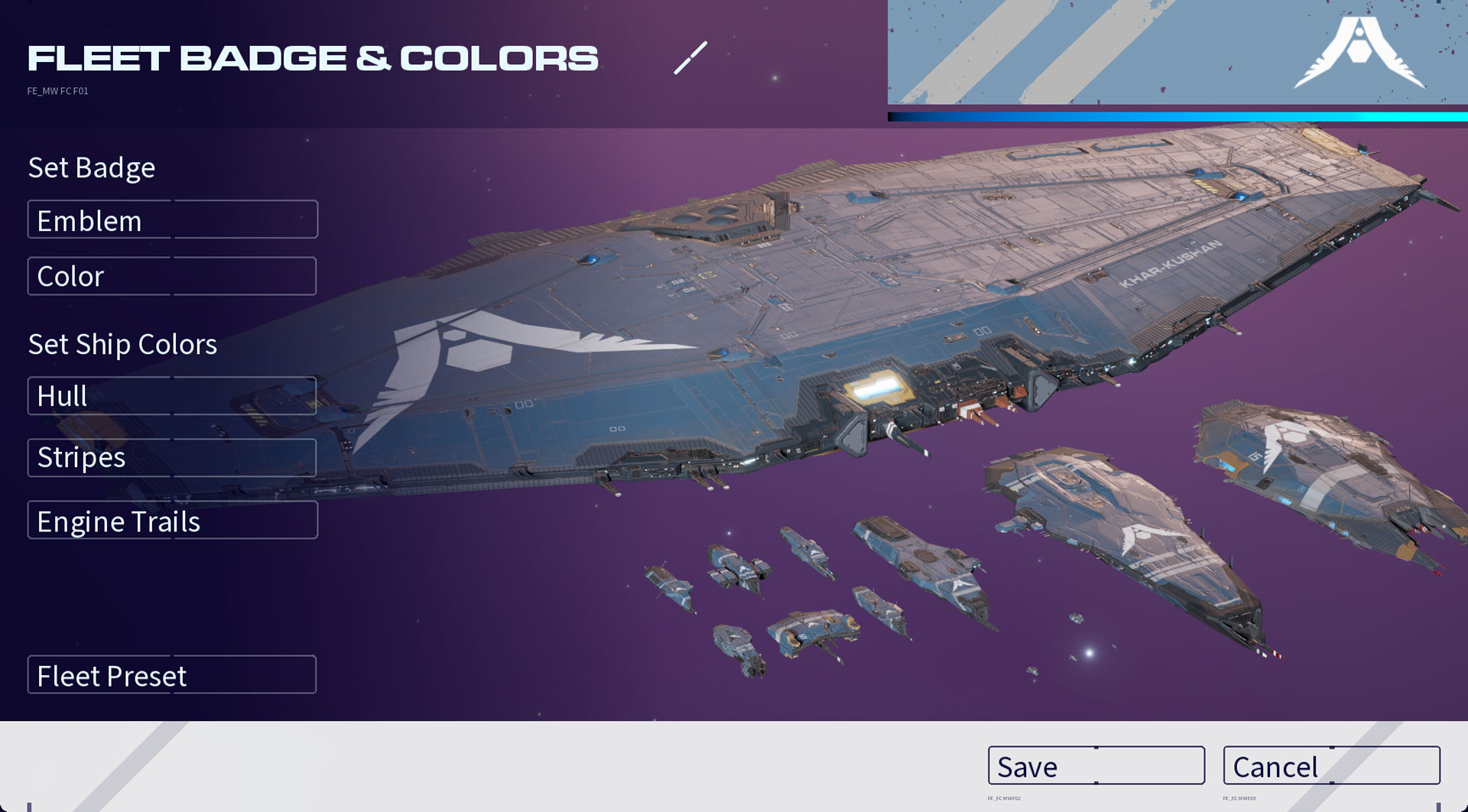The height and width of the screenshot is (812, 1468).
Task: Select the destroyer preview on the right
Action: point(1315,482)
